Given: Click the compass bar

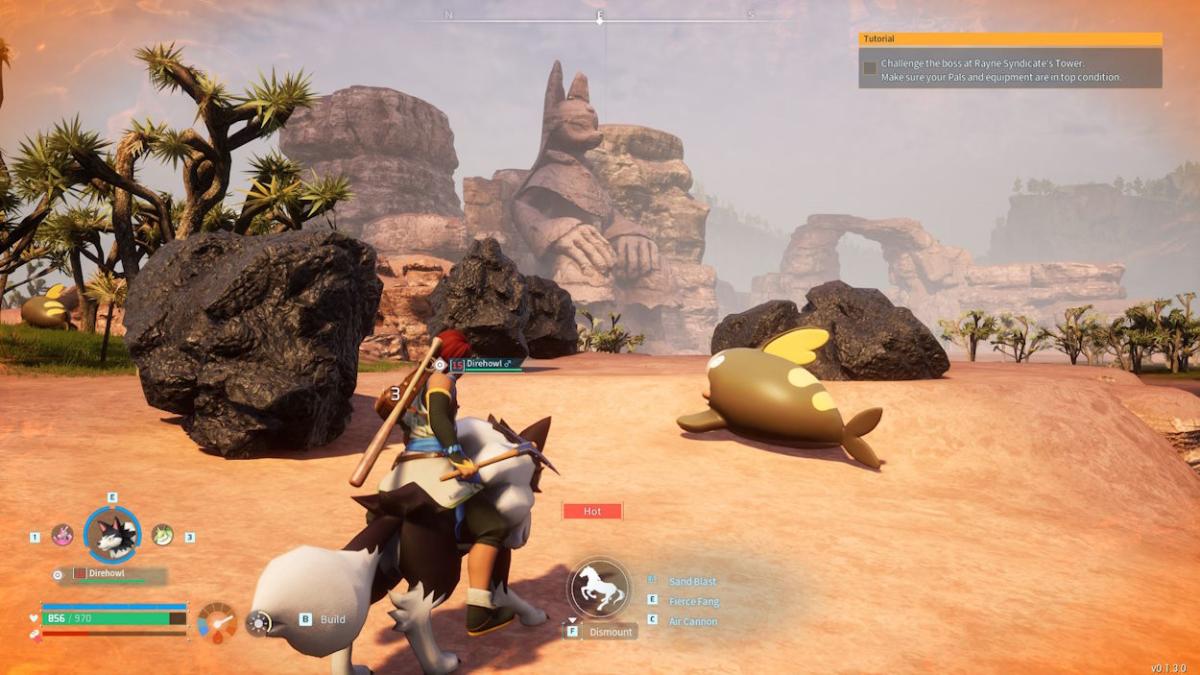Looking at the screenshot, I should [x=600, y=17].
